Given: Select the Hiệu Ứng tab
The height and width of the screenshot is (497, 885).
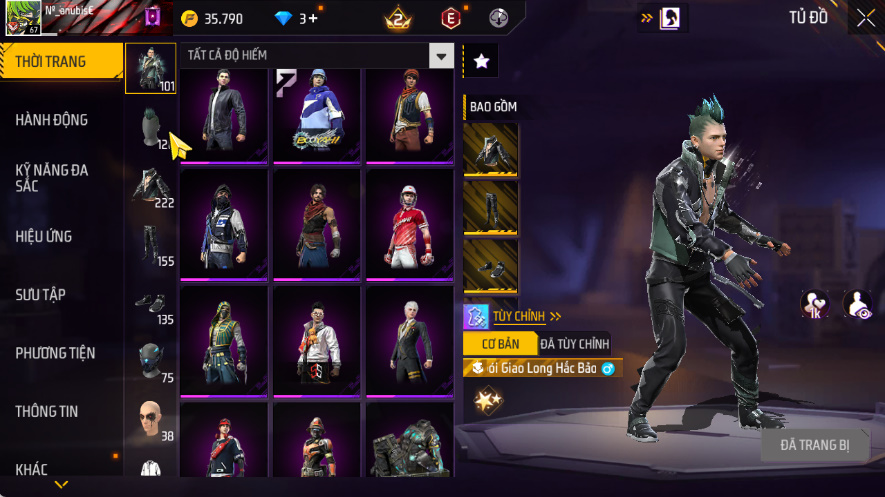Looking at the screenshot, I should [44, 237].
